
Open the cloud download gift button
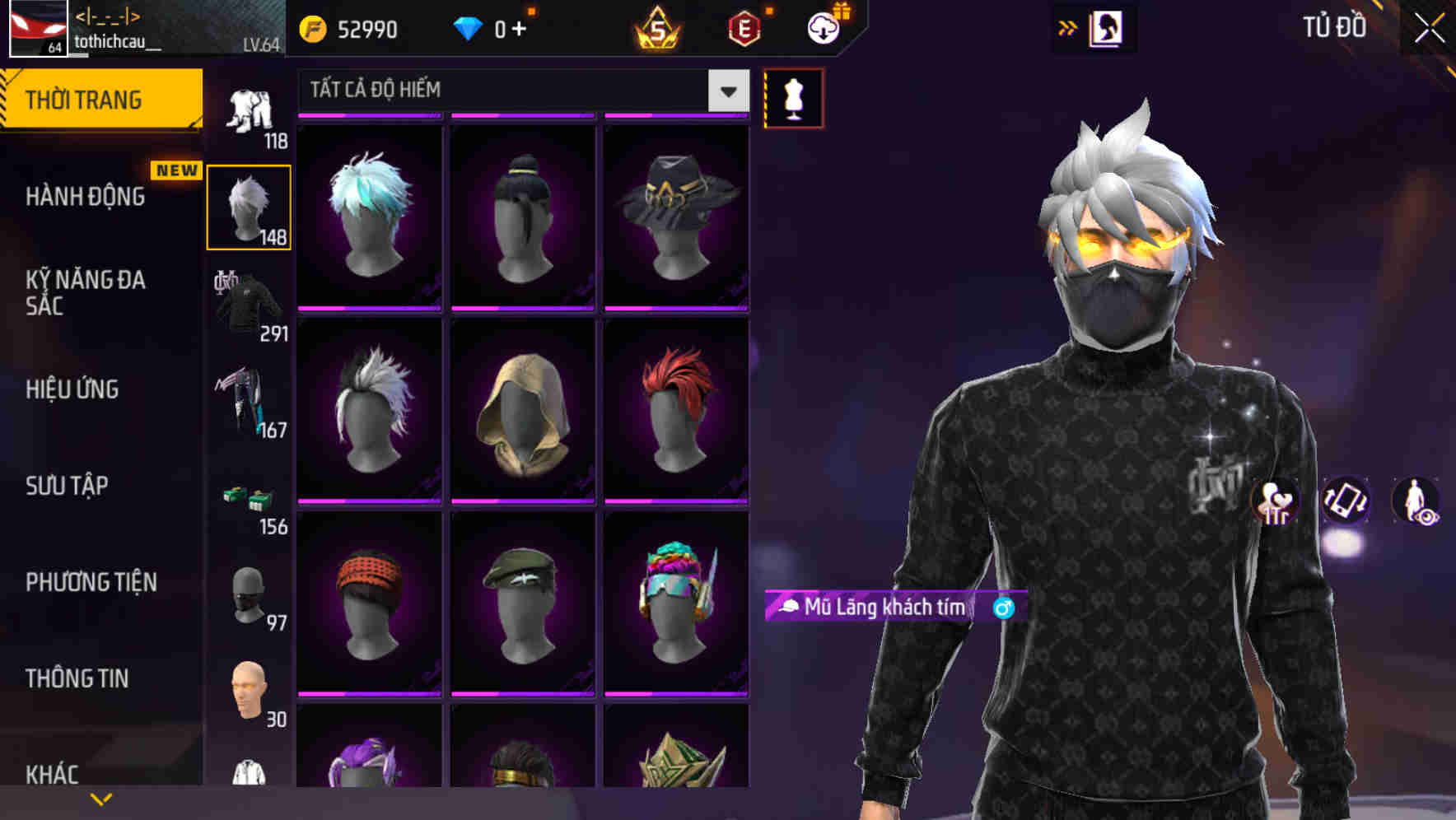(x=823, y=29)
